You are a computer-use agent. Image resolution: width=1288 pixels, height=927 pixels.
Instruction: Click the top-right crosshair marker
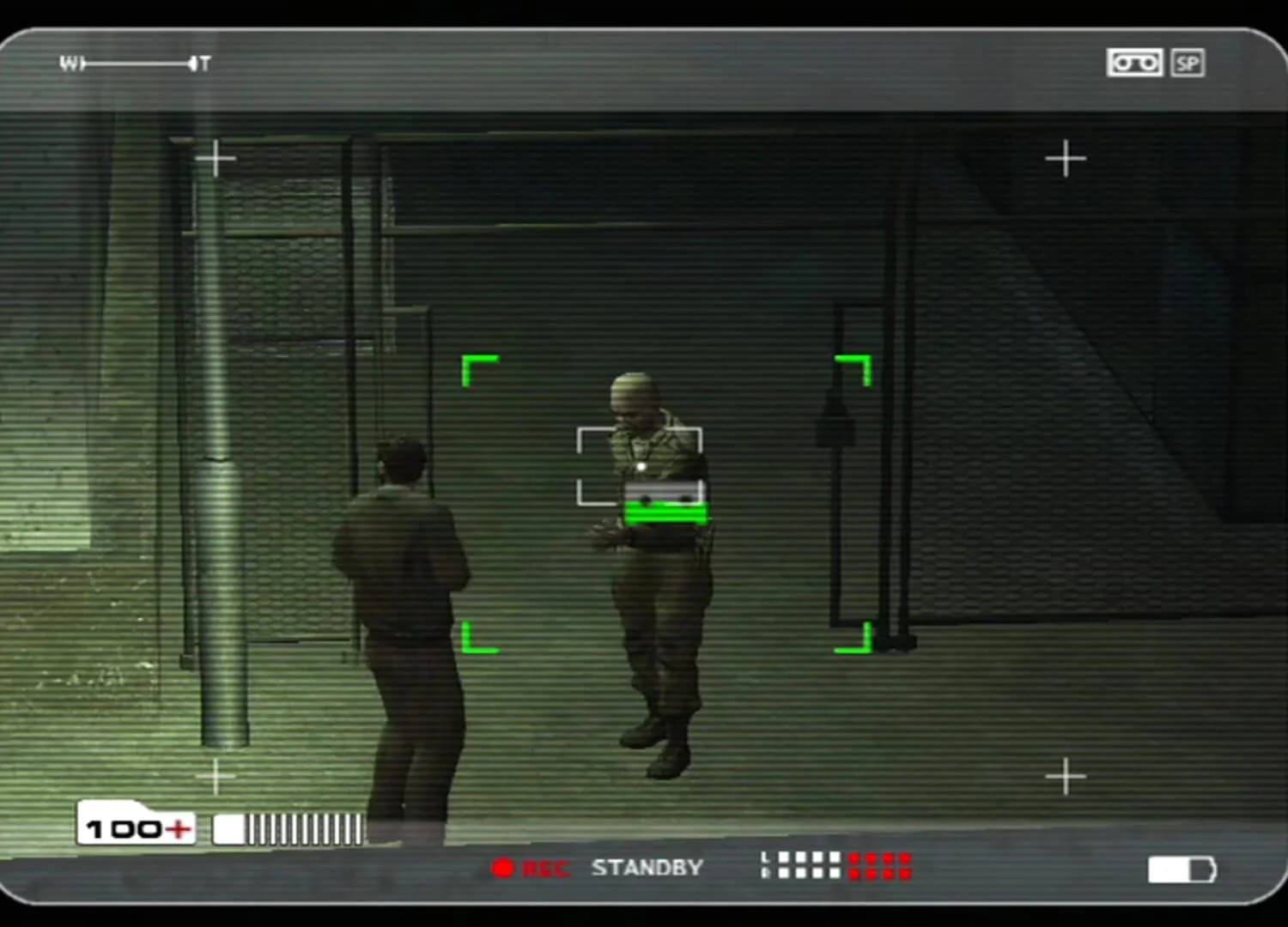(1067, 158)
